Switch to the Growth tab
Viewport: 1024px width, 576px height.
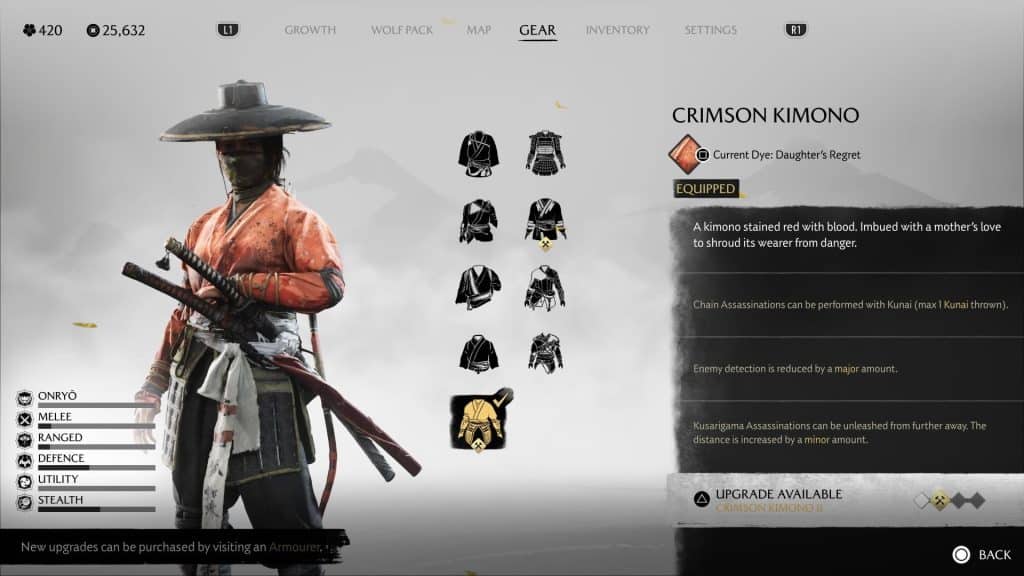[x=310, y=30]
